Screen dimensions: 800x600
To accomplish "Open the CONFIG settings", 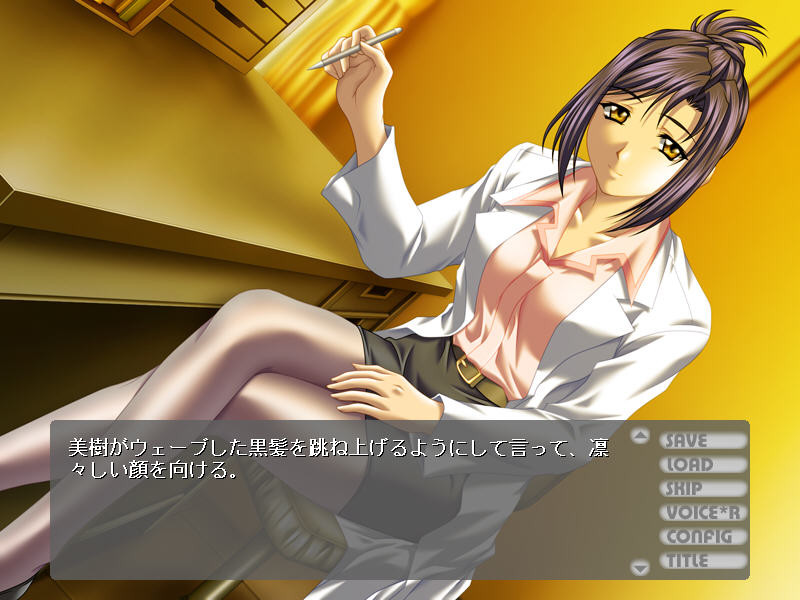I will [703, 536].
